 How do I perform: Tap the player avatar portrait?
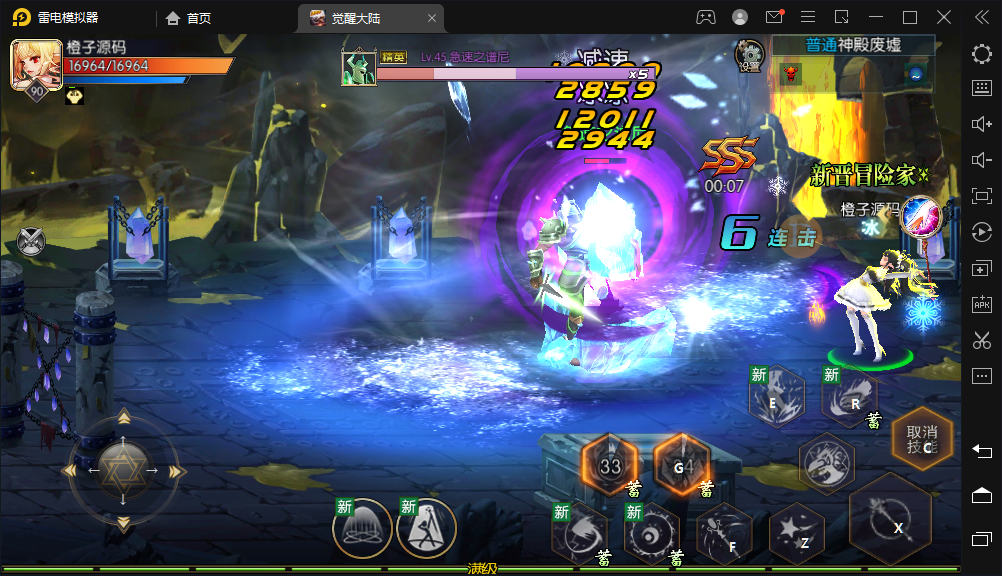tap(33, 66)
